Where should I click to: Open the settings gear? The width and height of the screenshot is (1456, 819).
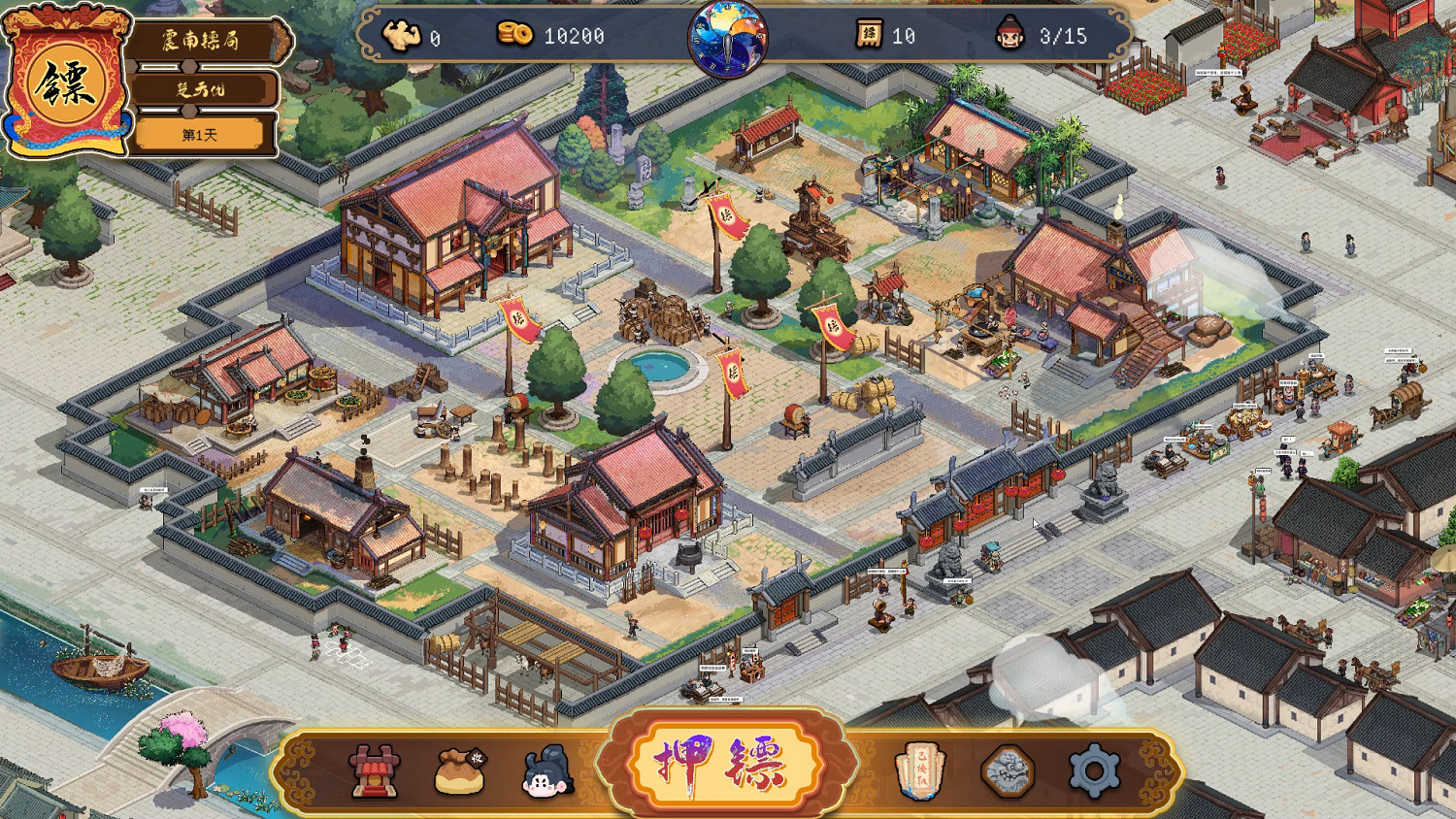click(1094, 769)
